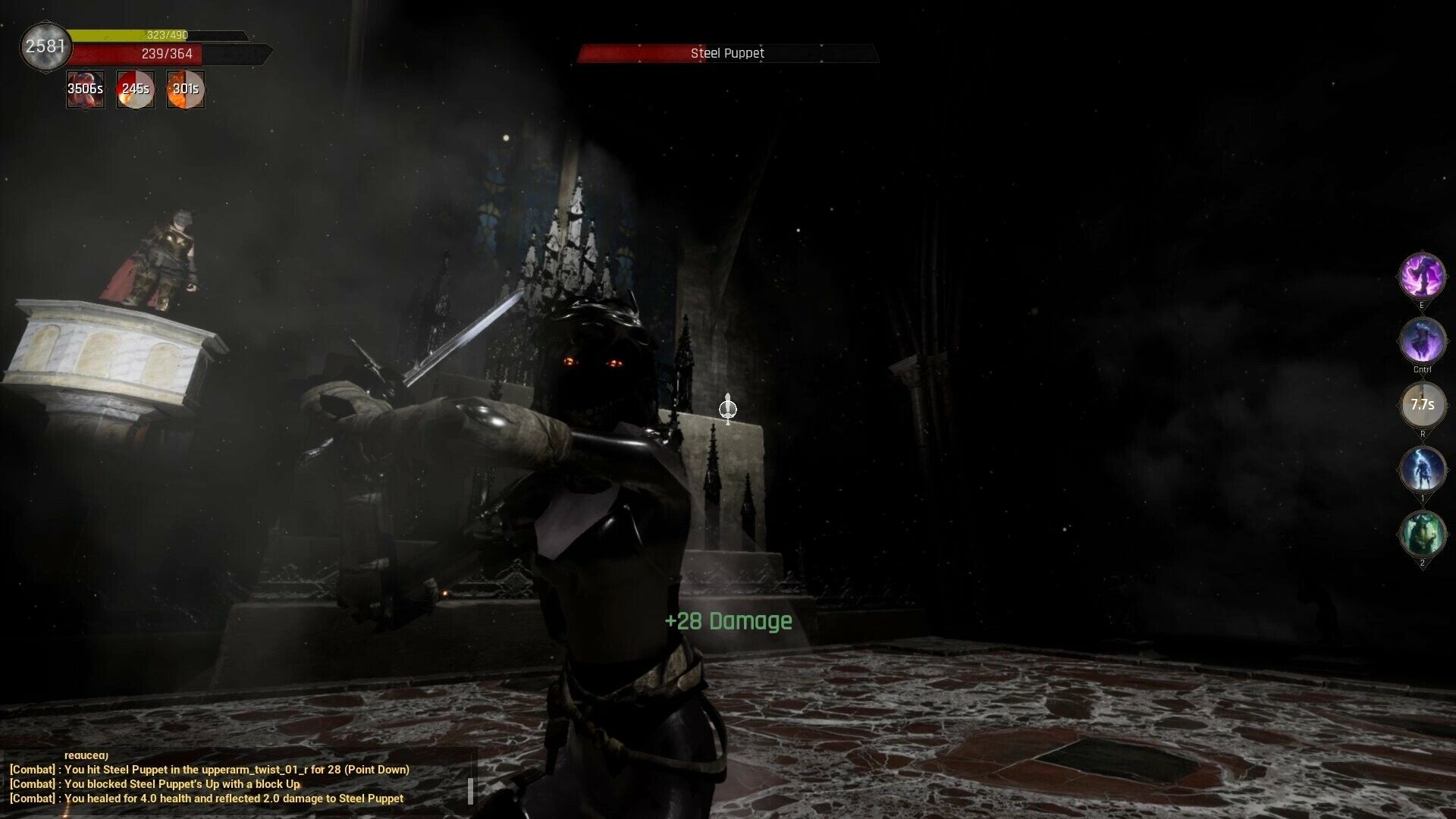Screen dimensions: 1456x819
Task: Inspect the buff with 3506s remaining
Action: 85,89
